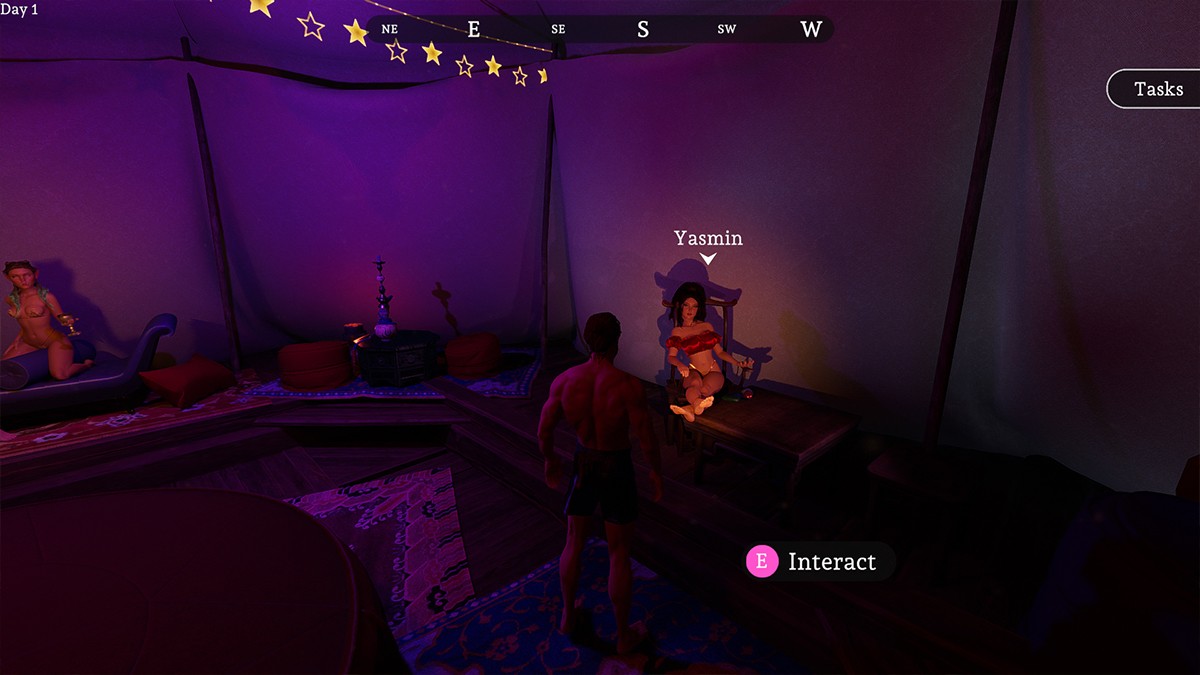1200x675 pixels.
Task: Open the Tasks panel
Action: pyautogui.click(x=1157, y=89)
